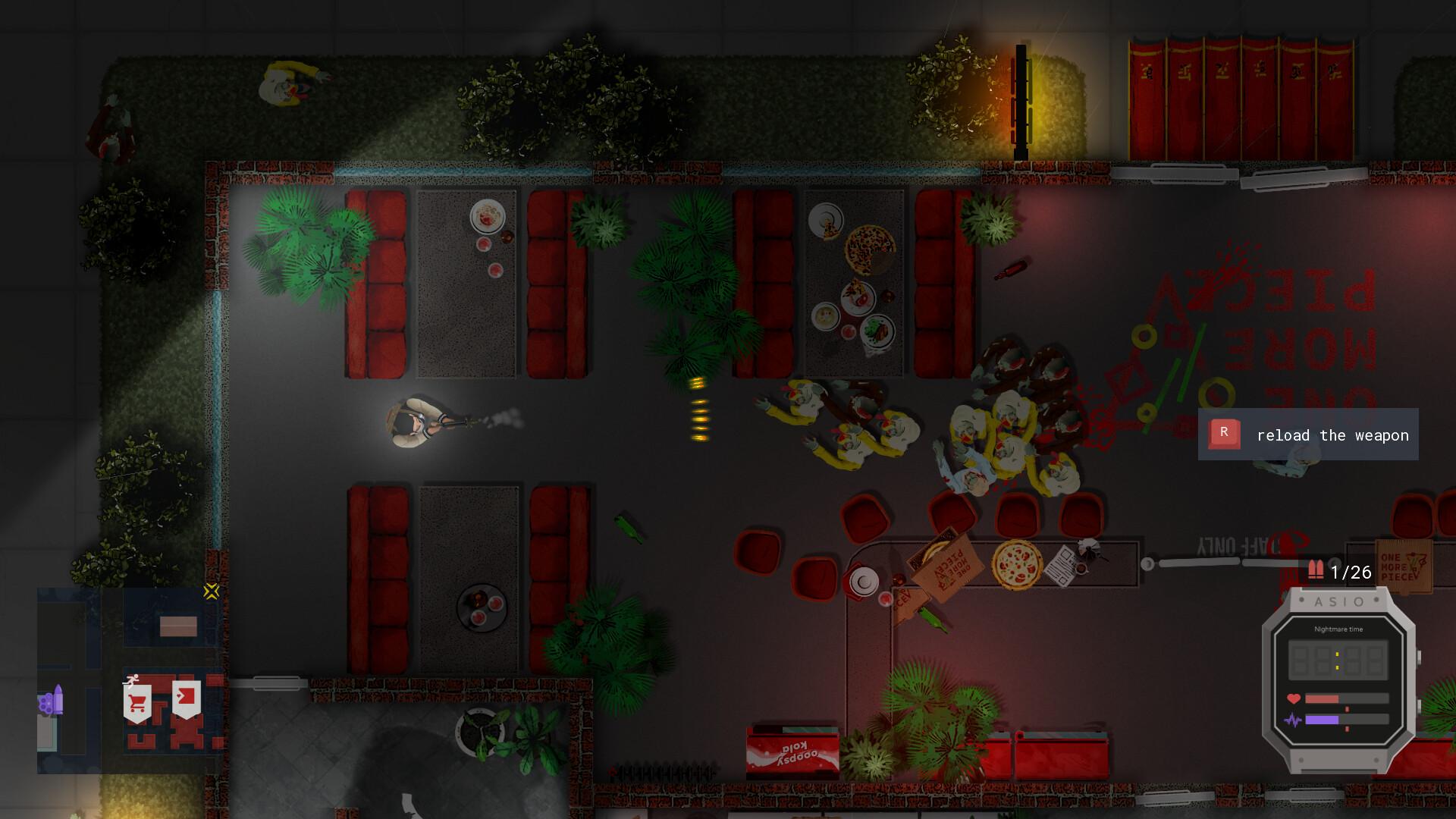This screenshot has width=1456, height=819.
Task: Select the red exit-door banner on the minimap
Action: (186, 698)
